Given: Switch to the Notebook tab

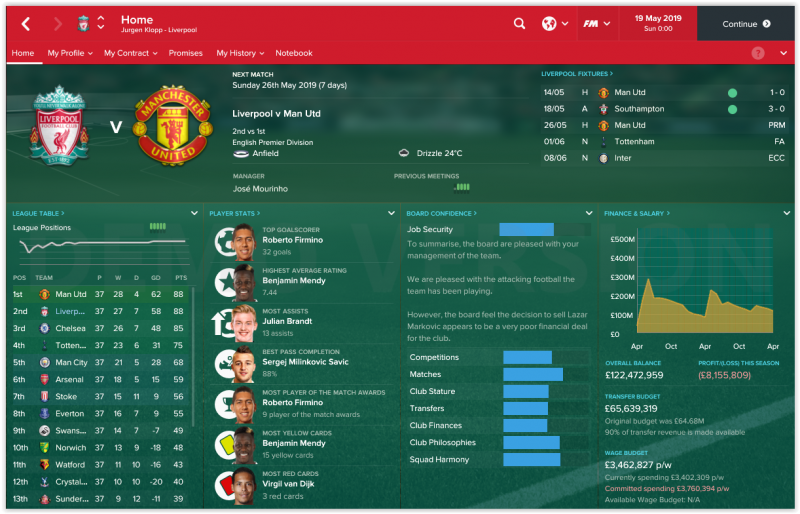Looking at the screenshot, I should point(294,53).
